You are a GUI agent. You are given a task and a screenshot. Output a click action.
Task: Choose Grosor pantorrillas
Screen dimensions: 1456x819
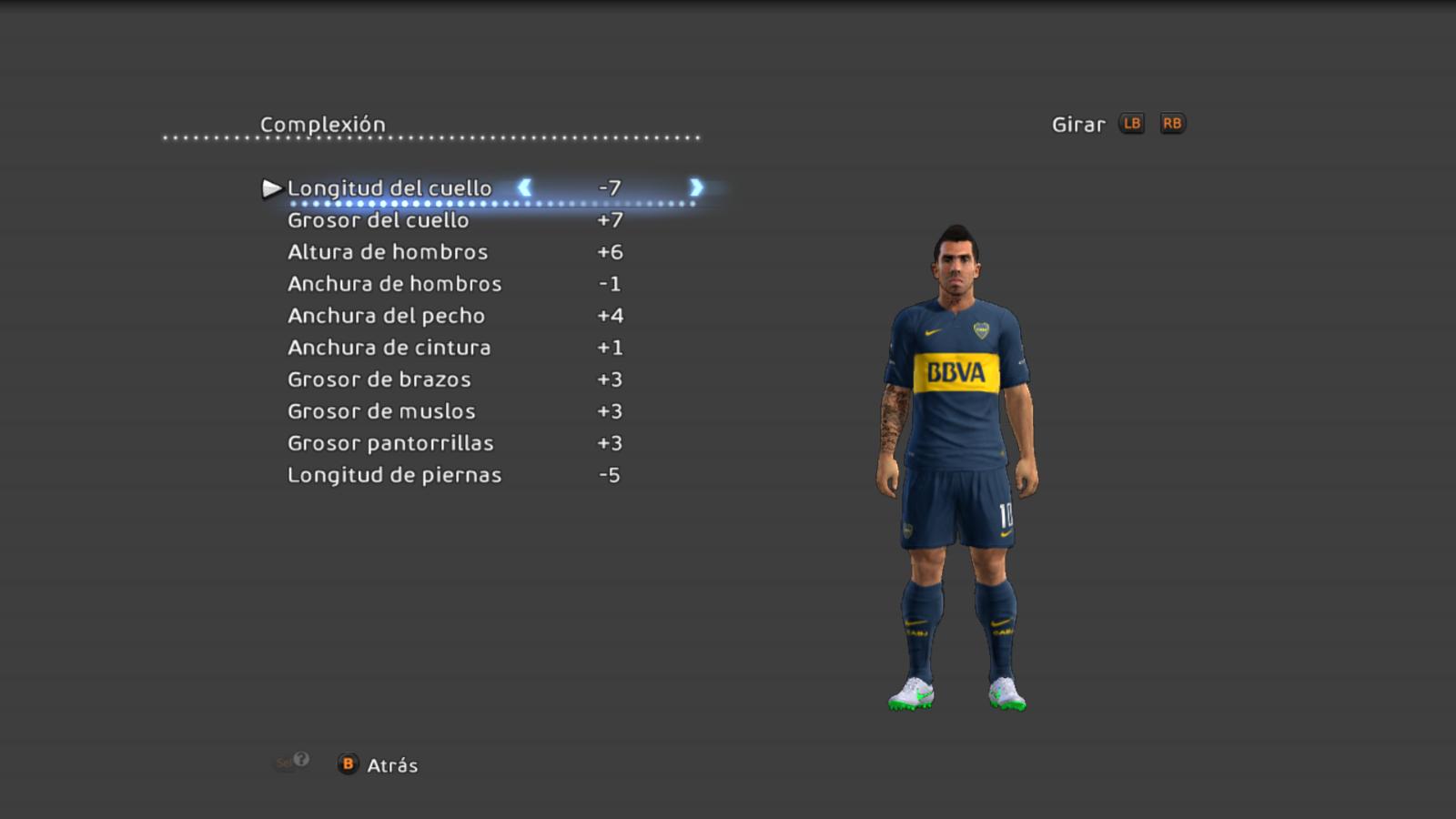[x=390, y=443]
